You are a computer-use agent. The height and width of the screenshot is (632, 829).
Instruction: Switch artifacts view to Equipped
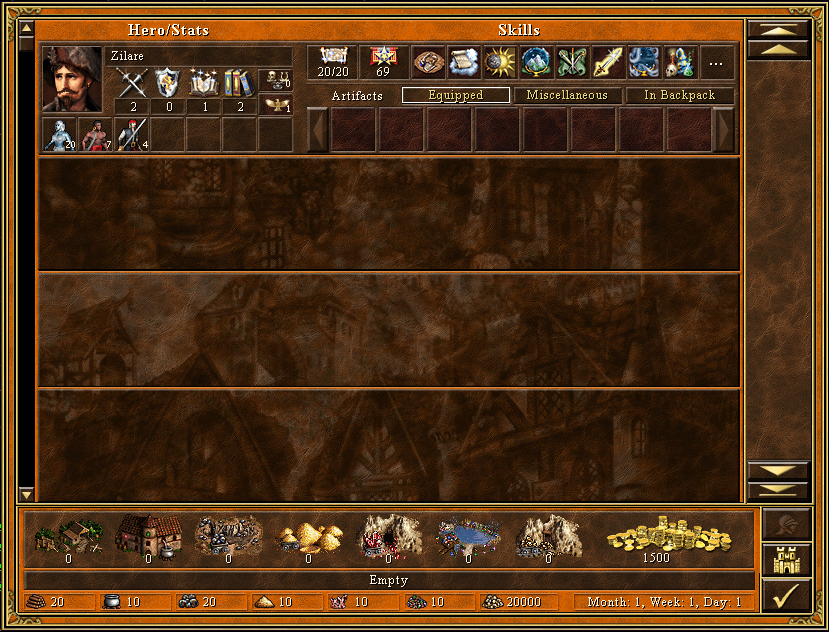(455, 96)
